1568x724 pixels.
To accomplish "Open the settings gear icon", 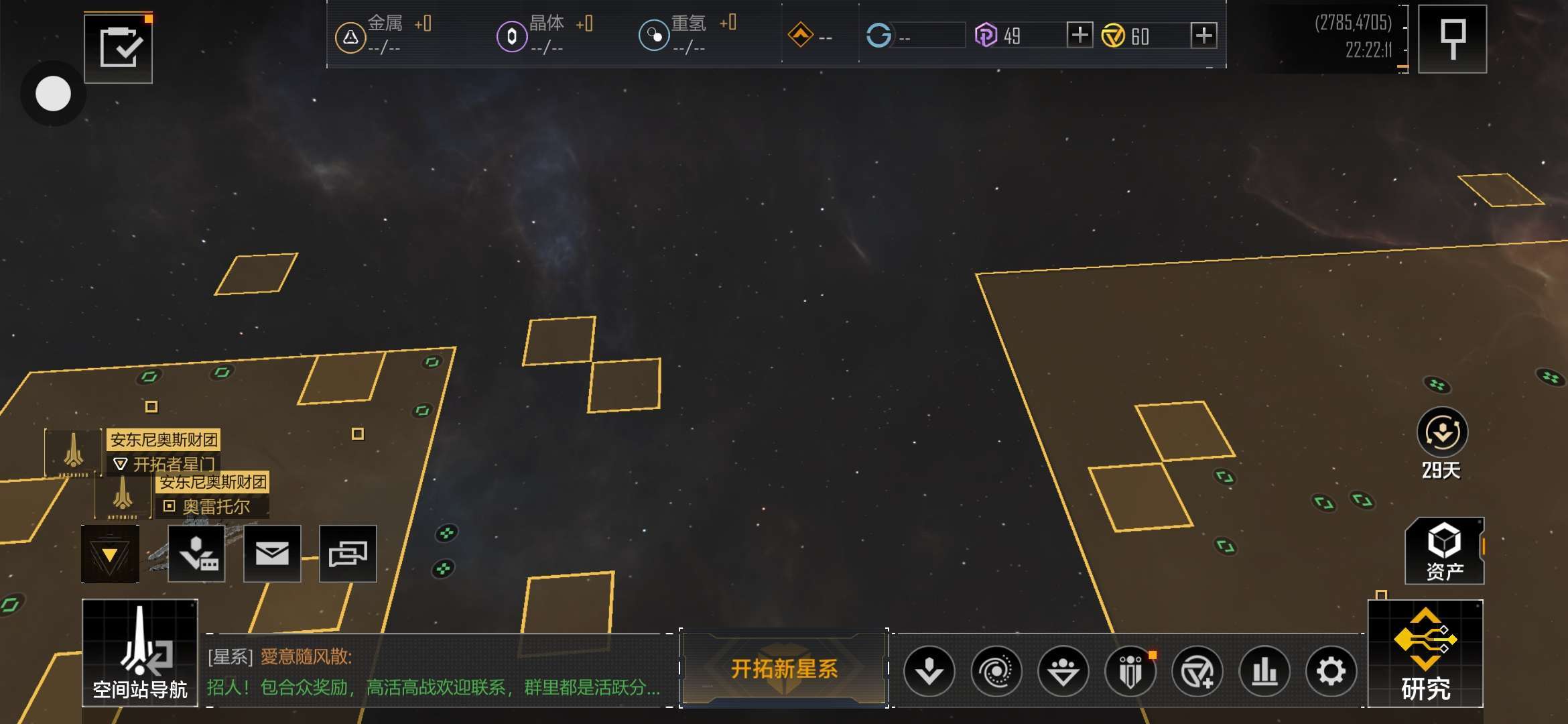I will coord(1331,671).
